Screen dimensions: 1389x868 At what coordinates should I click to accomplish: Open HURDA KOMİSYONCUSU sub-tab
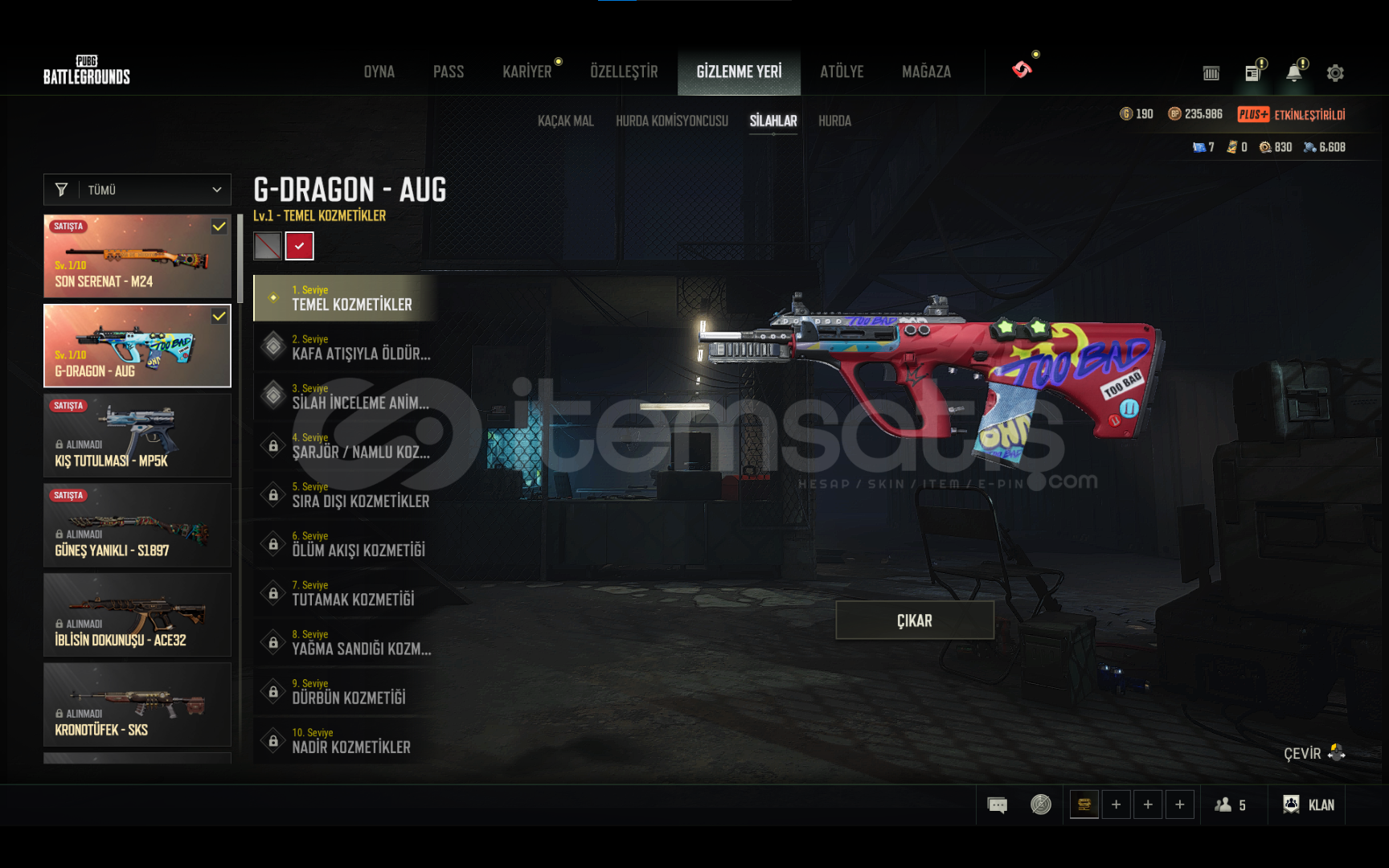(x=671, y=121)
